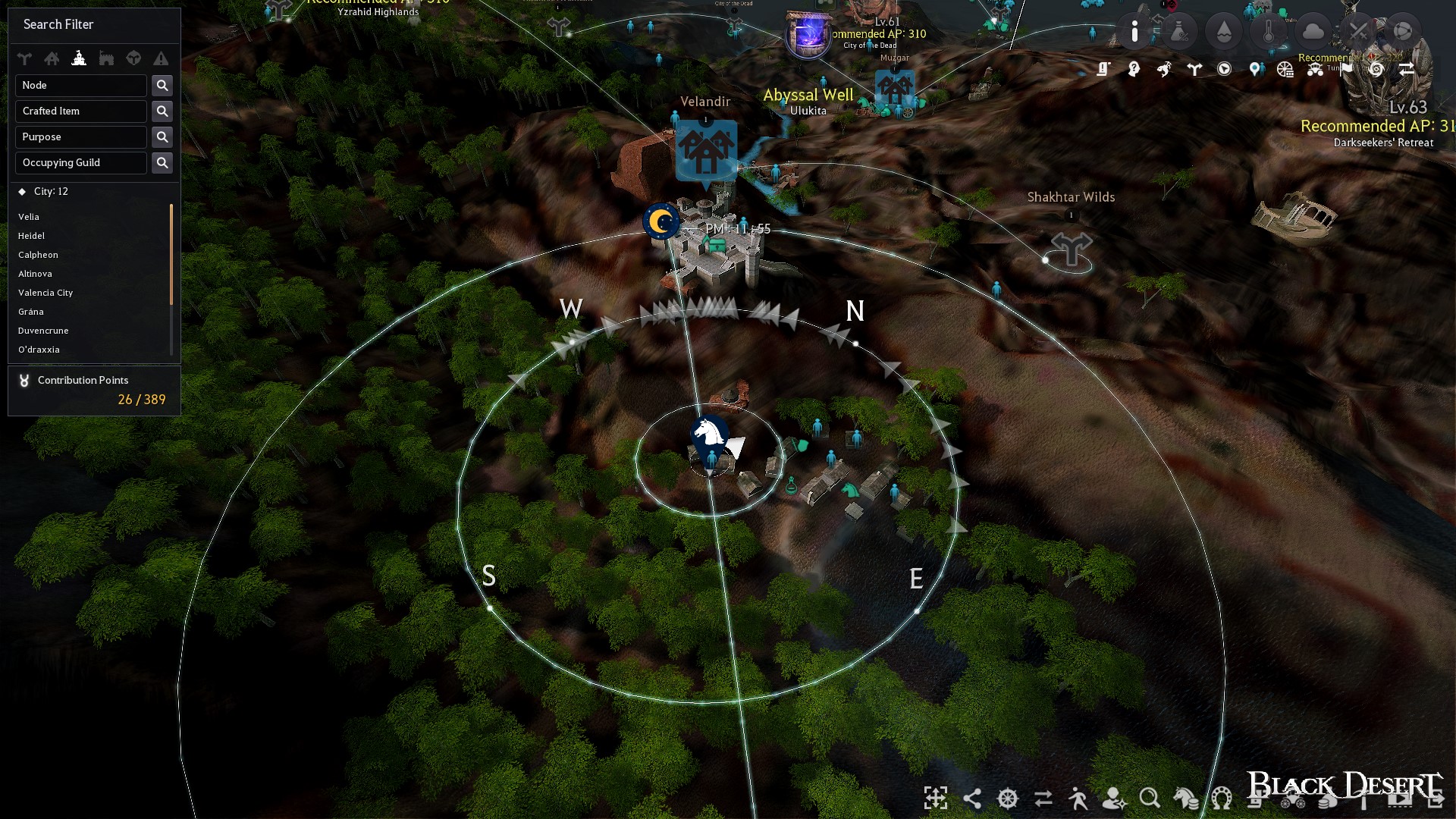Open the weather cloud icon at top right
The image size is (1456, 819).
click(1313, 29)
